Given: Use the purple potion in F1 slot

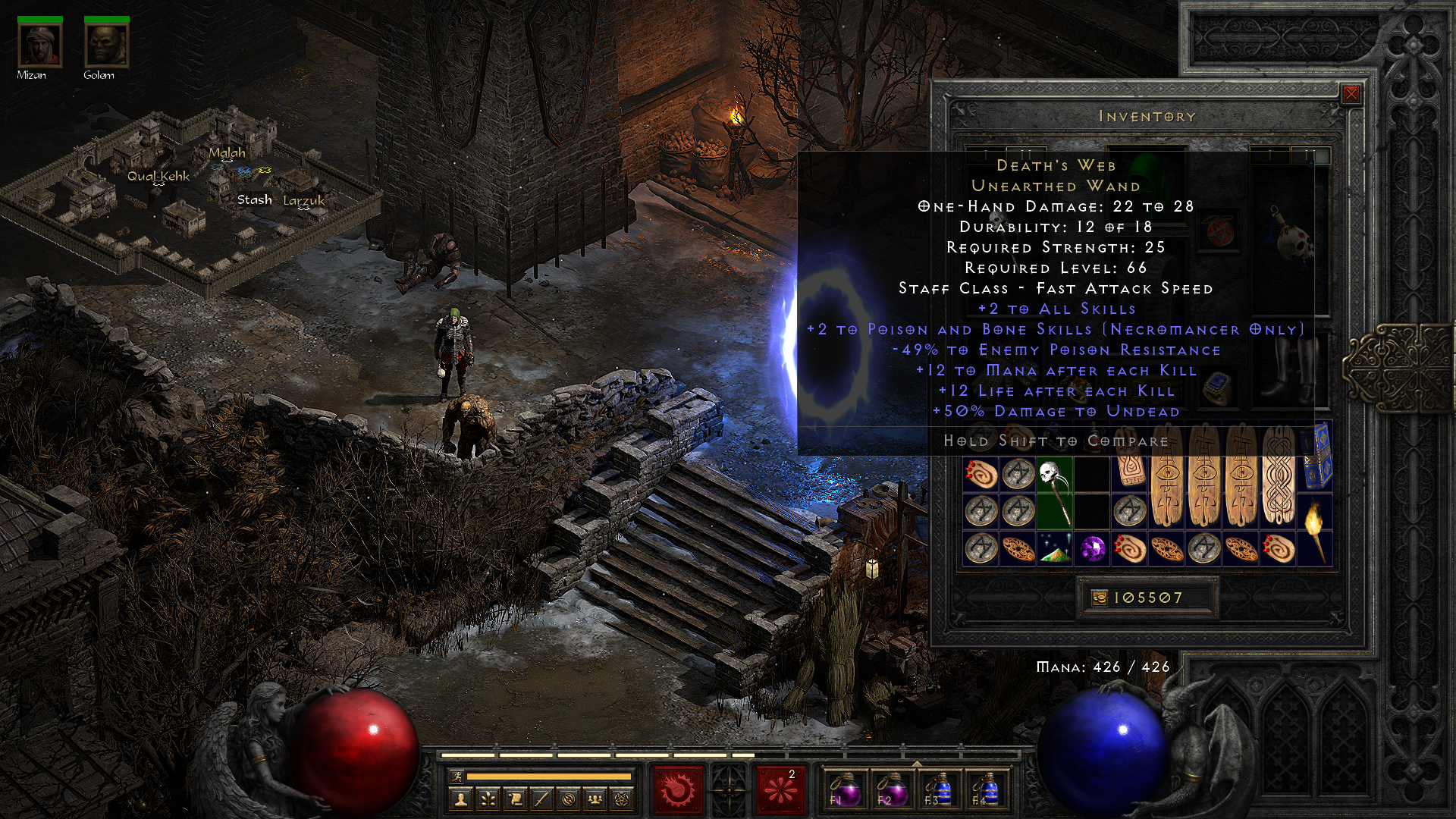Looking at the screenshot, I should click(x=845, y=789).
